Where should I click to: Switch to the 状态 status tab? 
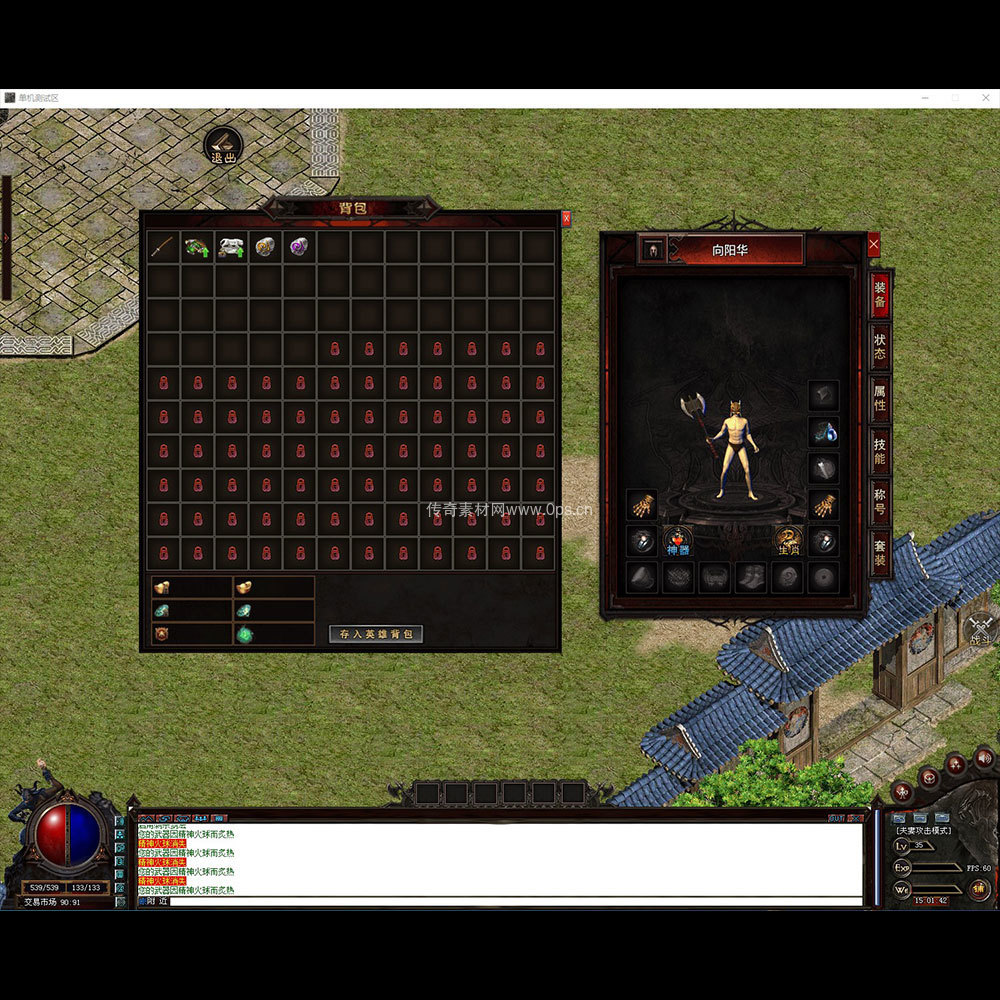click(880, 346)
